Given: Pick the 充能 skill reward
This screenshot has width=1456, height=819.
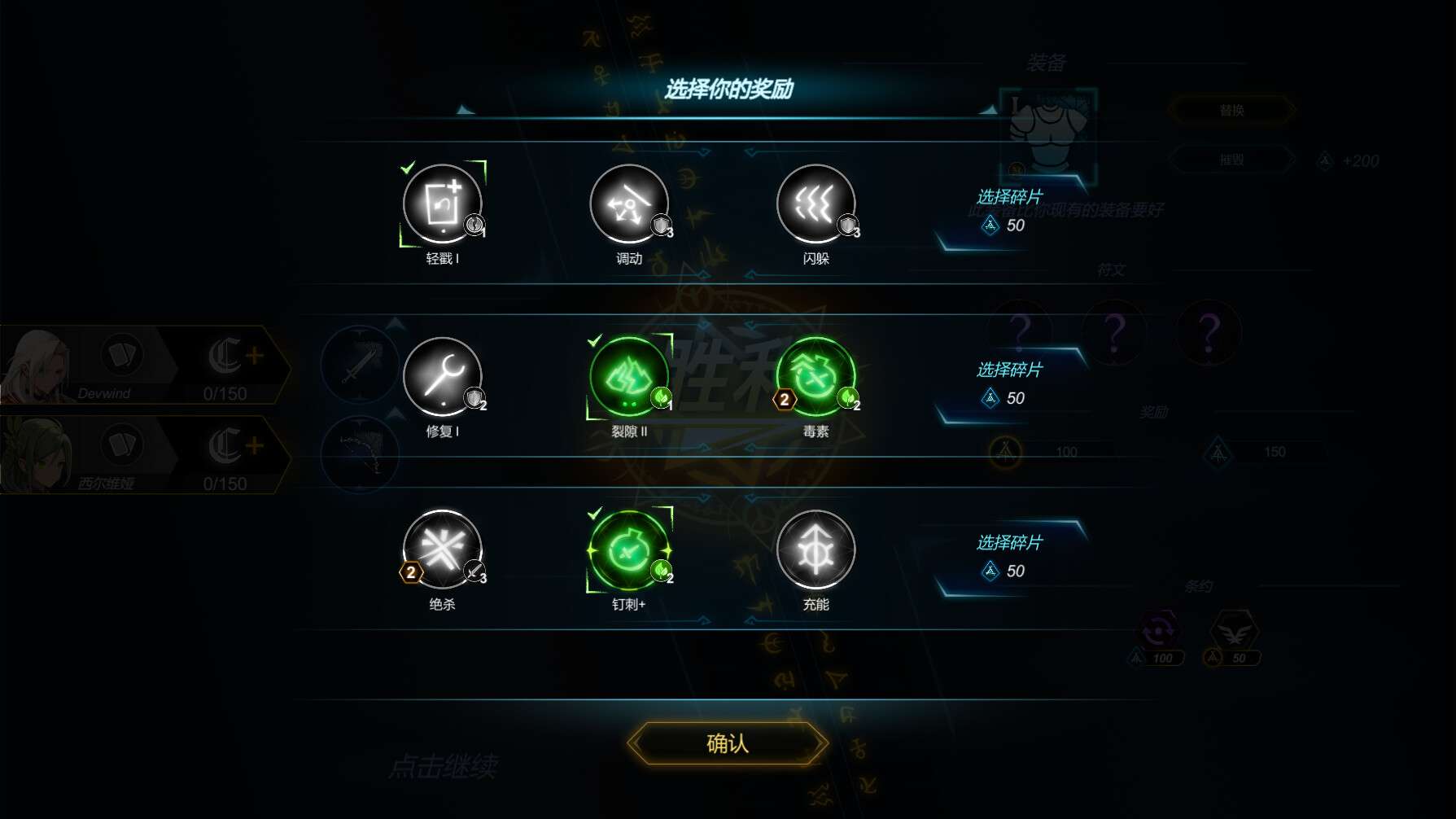Looking at the screenshot, I should point(815,550).
